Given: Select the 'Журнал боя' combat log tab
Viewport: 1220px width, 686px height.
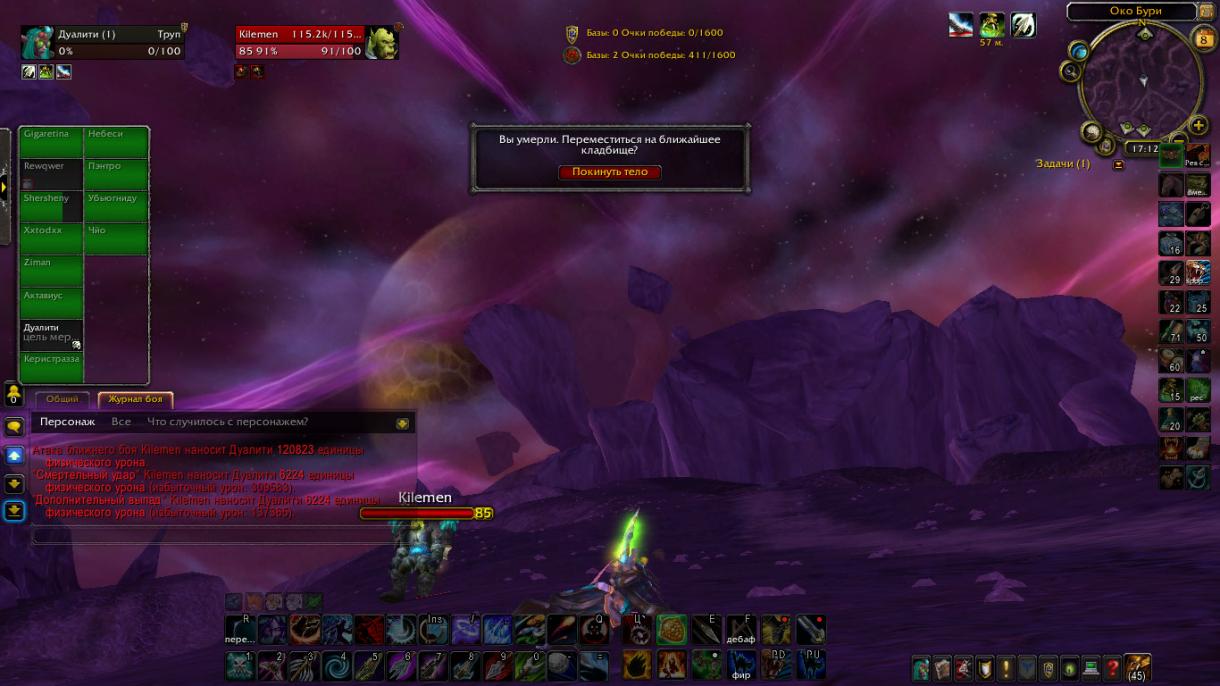Looking at the screenshot, I should coord(135,399).
